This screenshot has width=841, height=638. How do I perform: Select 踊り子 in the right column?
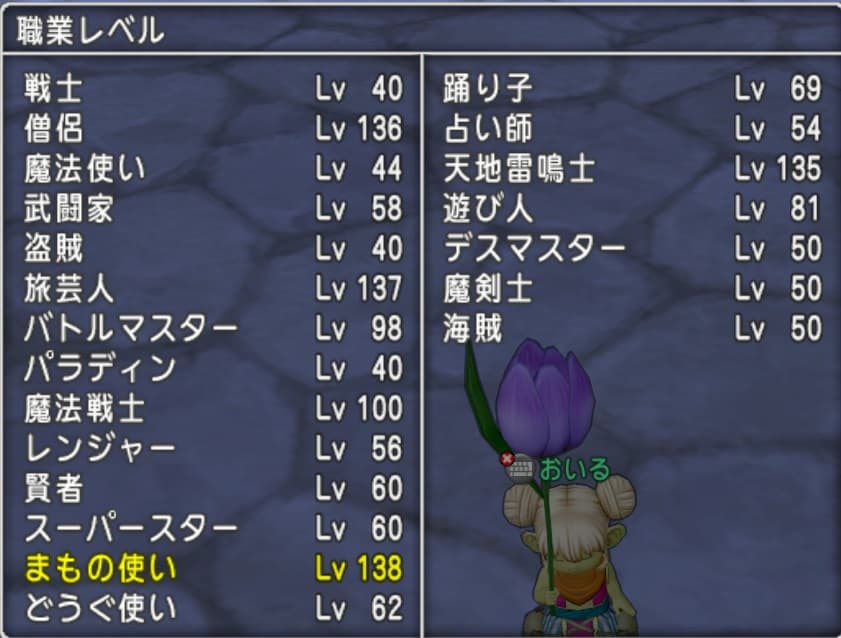coord(488,89)
